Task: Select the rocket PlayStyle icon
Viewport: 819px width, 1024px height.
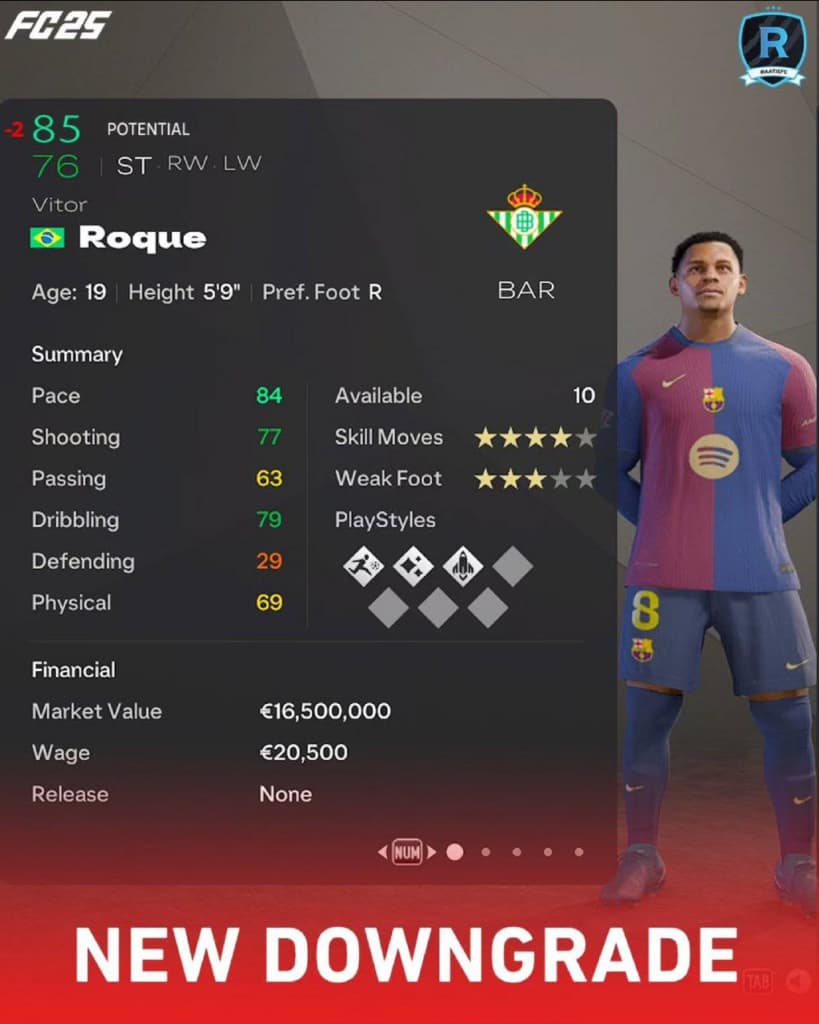Action: [463, 567]
